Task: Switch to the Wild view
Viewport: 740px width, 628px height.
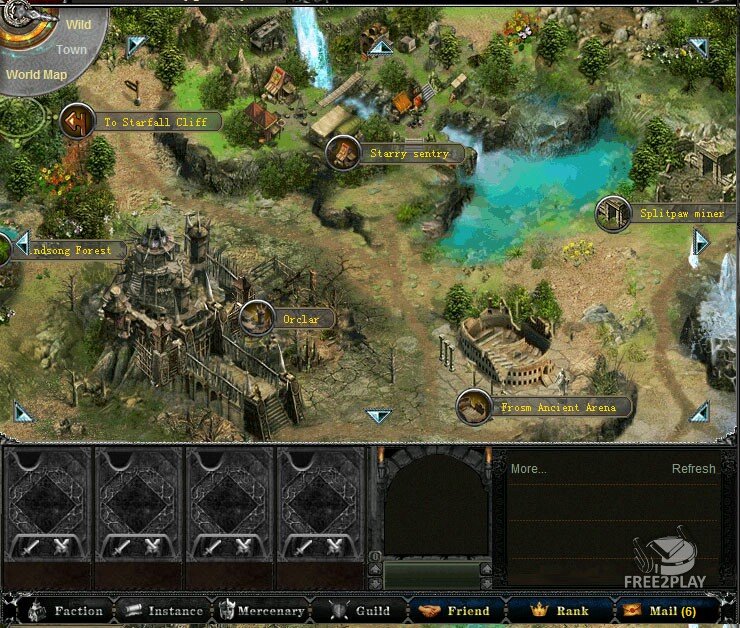Action: 78,23
